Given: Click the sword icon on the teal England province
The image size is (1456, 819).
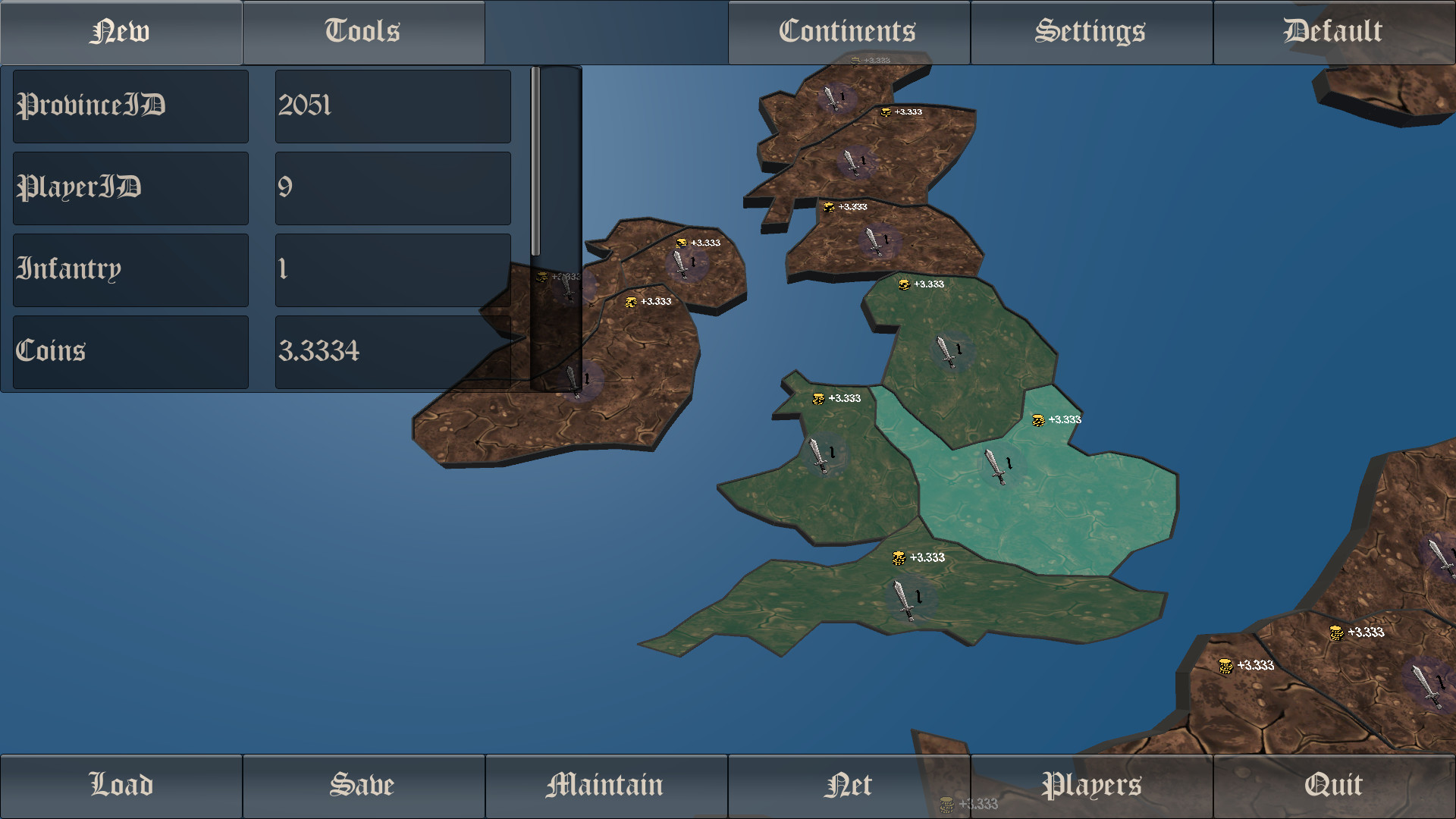Looking at the screenshot, I should [x=994, y=466].
